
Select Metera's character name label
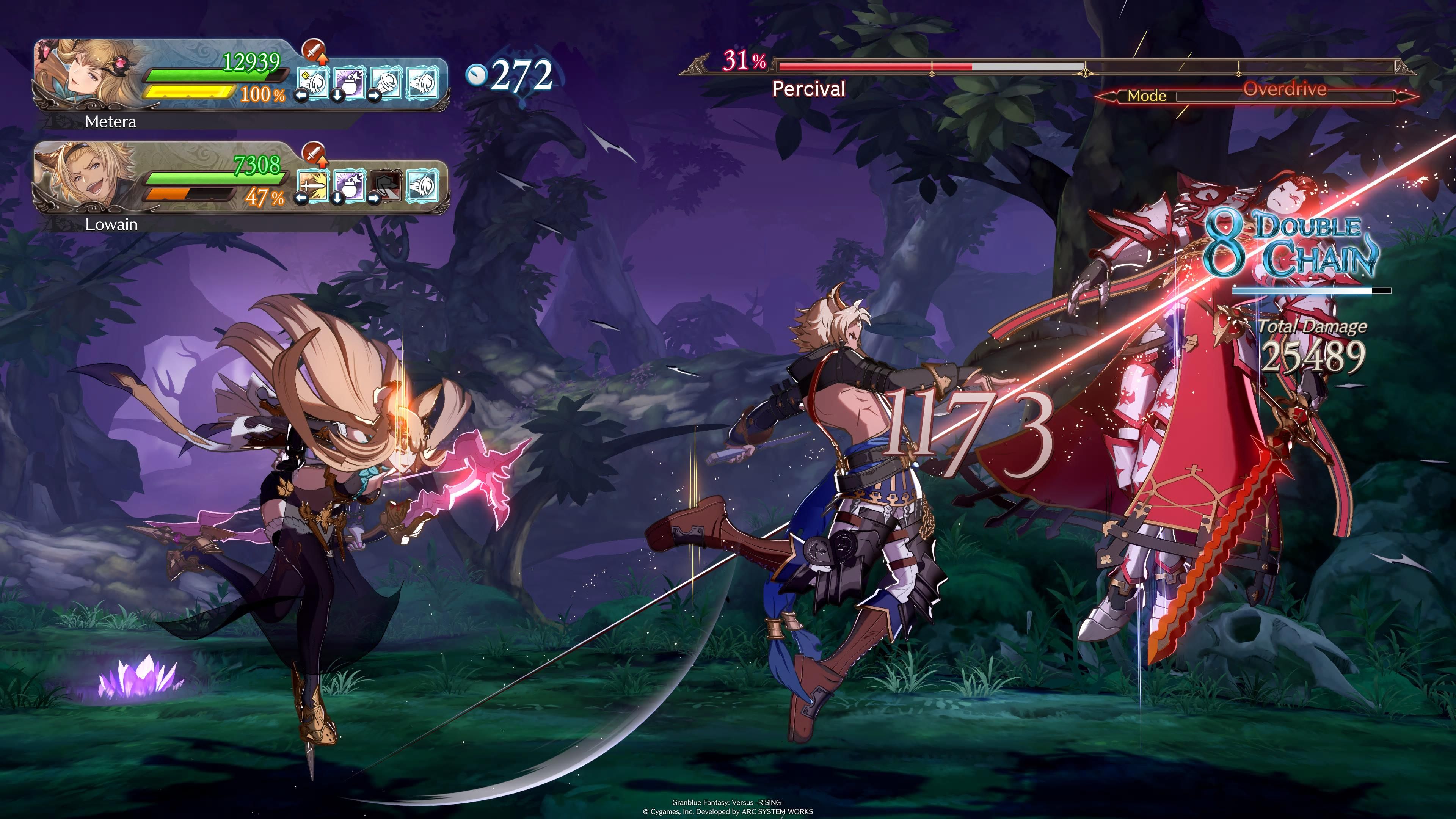pos(110,121)
